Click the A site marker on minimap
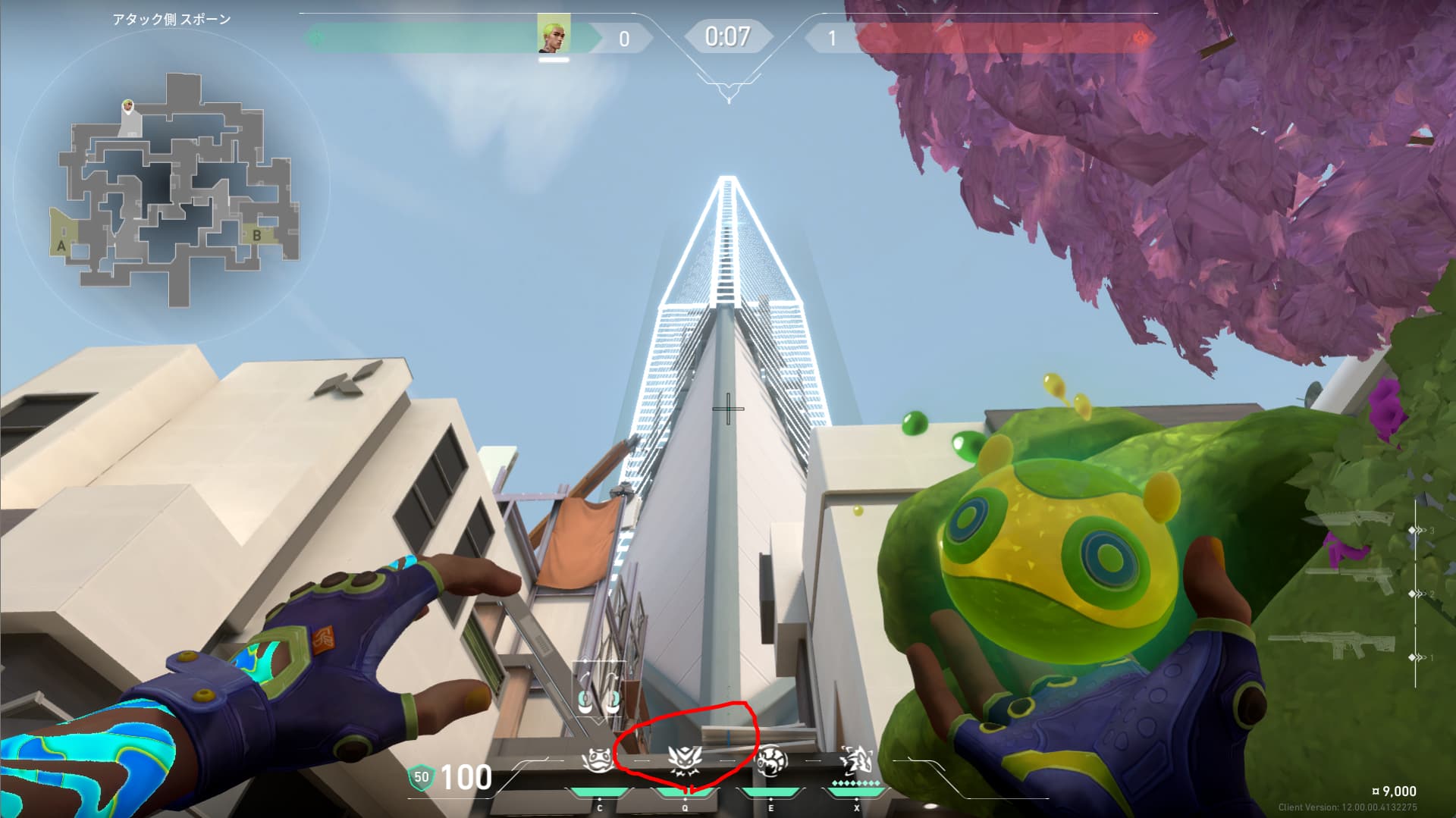The width and height of the screenshot is (1456, 818). pos(61,246)
